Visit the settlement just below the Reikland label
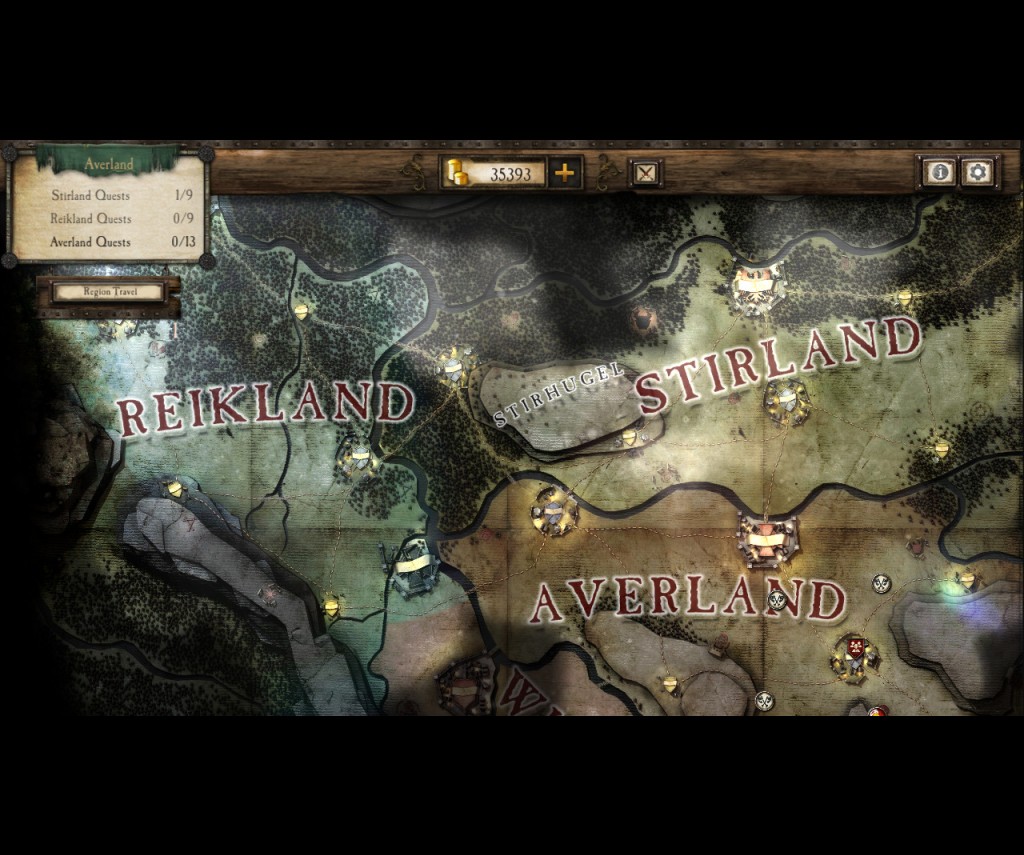The width and height of the screenshot is (1024, 855). [358, 459]
